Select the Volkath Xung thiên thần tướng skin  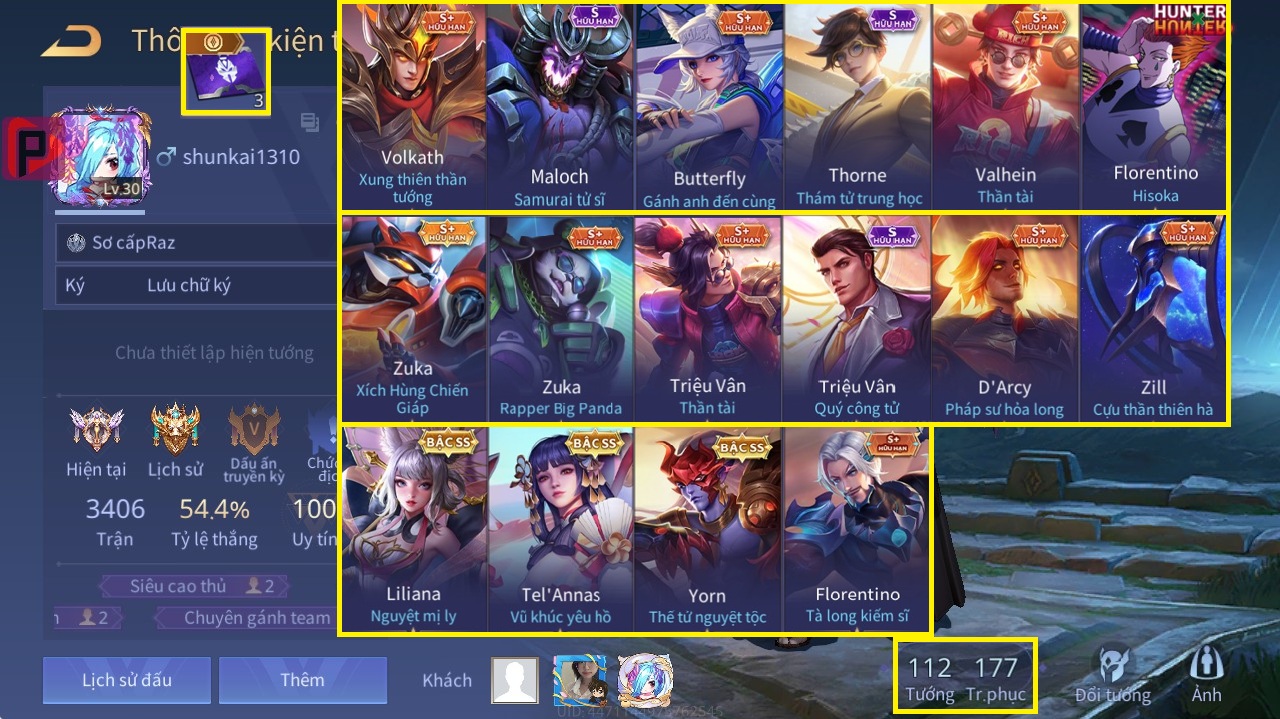click(x=412, y=107)
